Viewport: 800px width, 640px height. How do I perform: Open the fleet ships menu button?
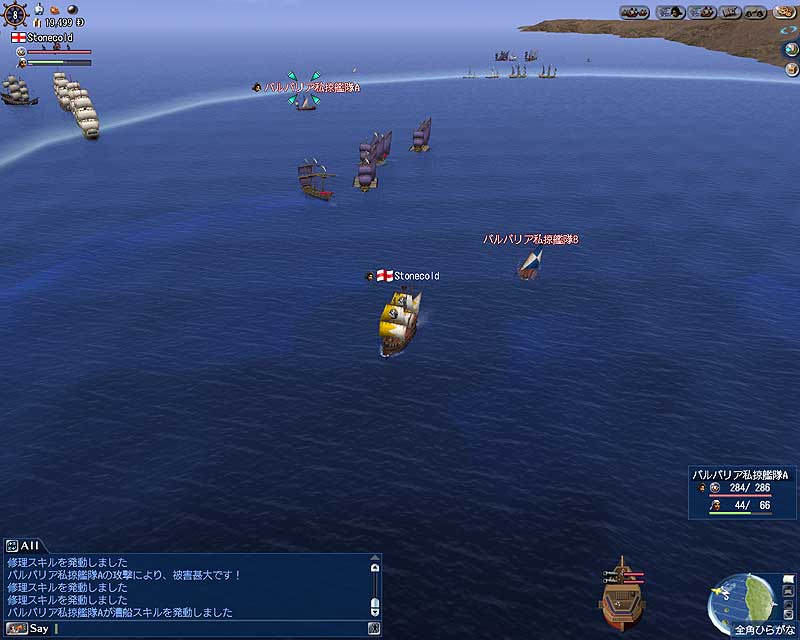point(634,12)
